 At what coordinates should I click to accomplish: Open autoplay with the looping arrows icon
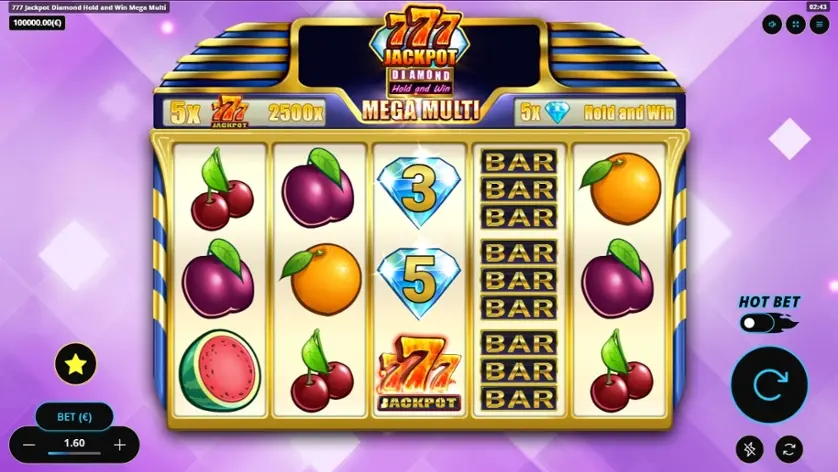(x=789, y=449)
